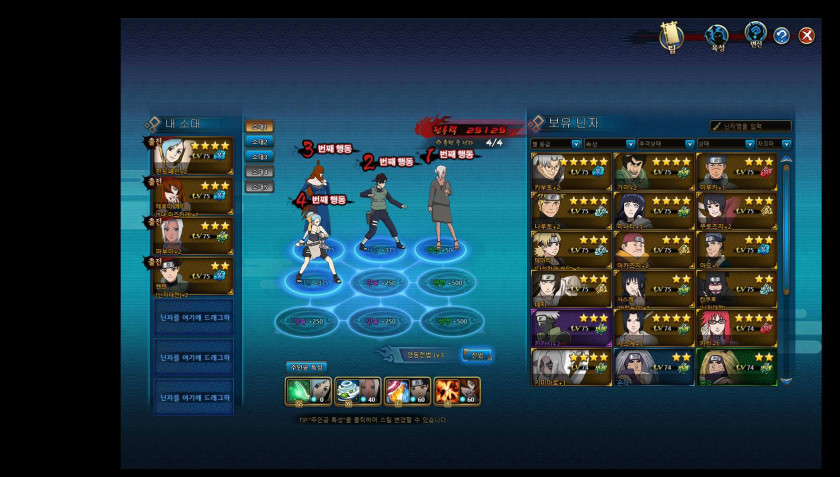
Task: Switch to the first squad tab
Action: coord(259,127)
